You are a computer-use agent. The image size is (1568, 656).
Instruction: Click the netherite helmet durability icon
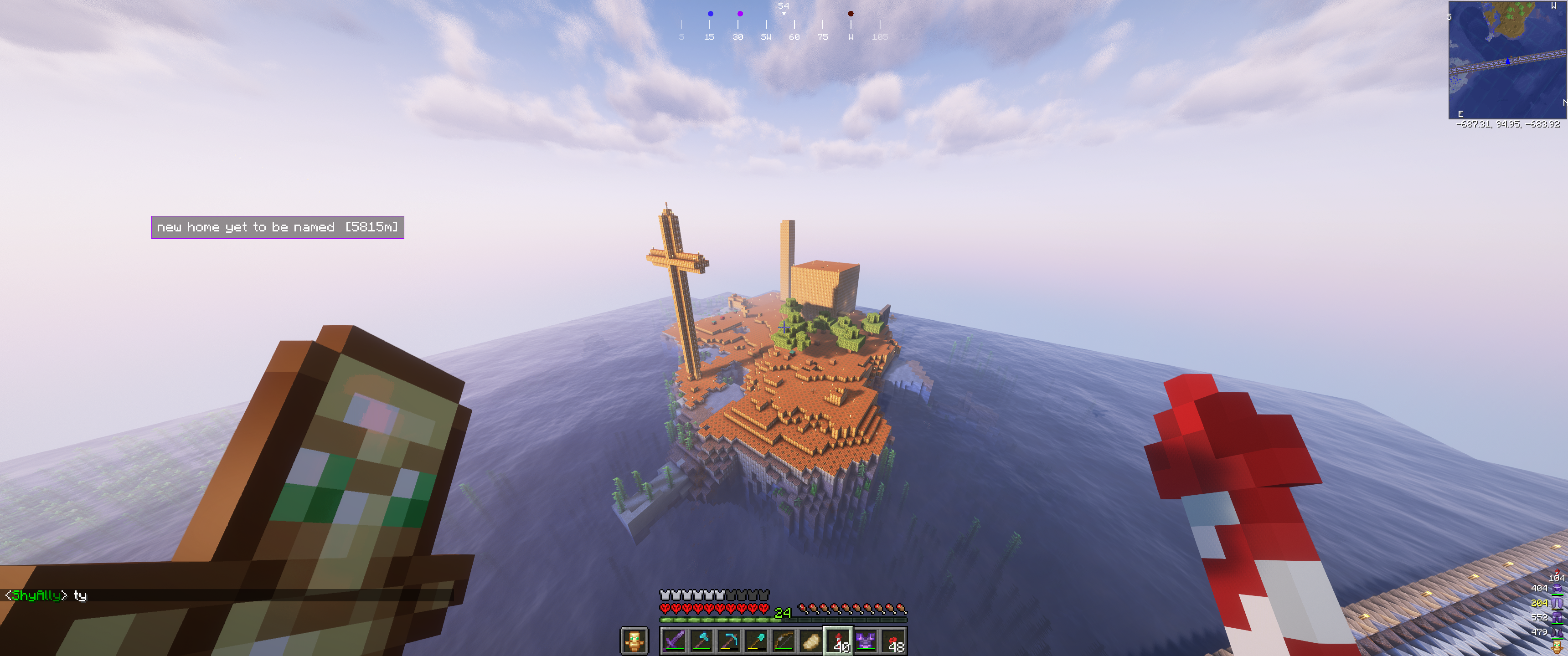(x=1557, y=589)
